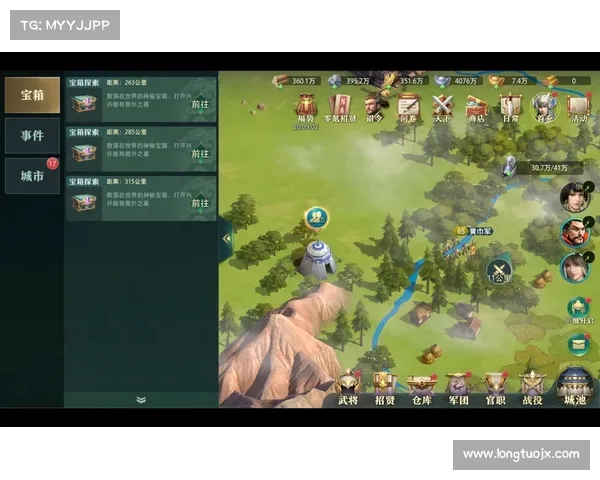Travel to the 315公里 treasure chest

[200, 202]
